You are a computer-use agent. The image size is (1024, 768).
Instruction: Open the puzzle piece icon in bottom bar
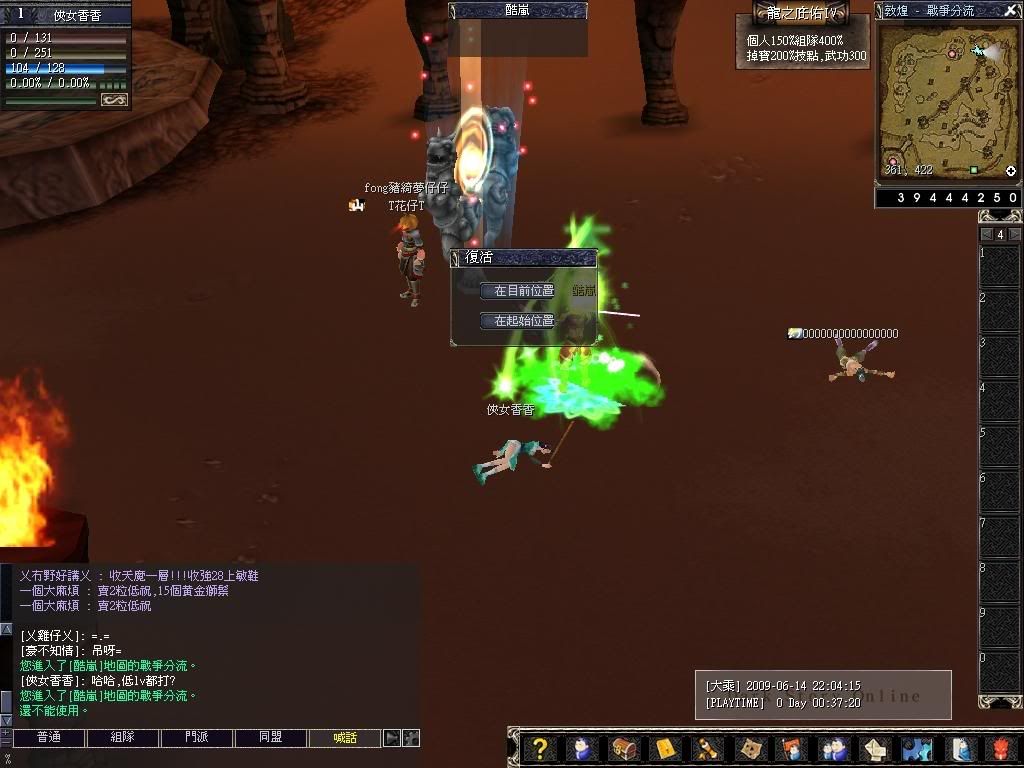click(916, 749)
